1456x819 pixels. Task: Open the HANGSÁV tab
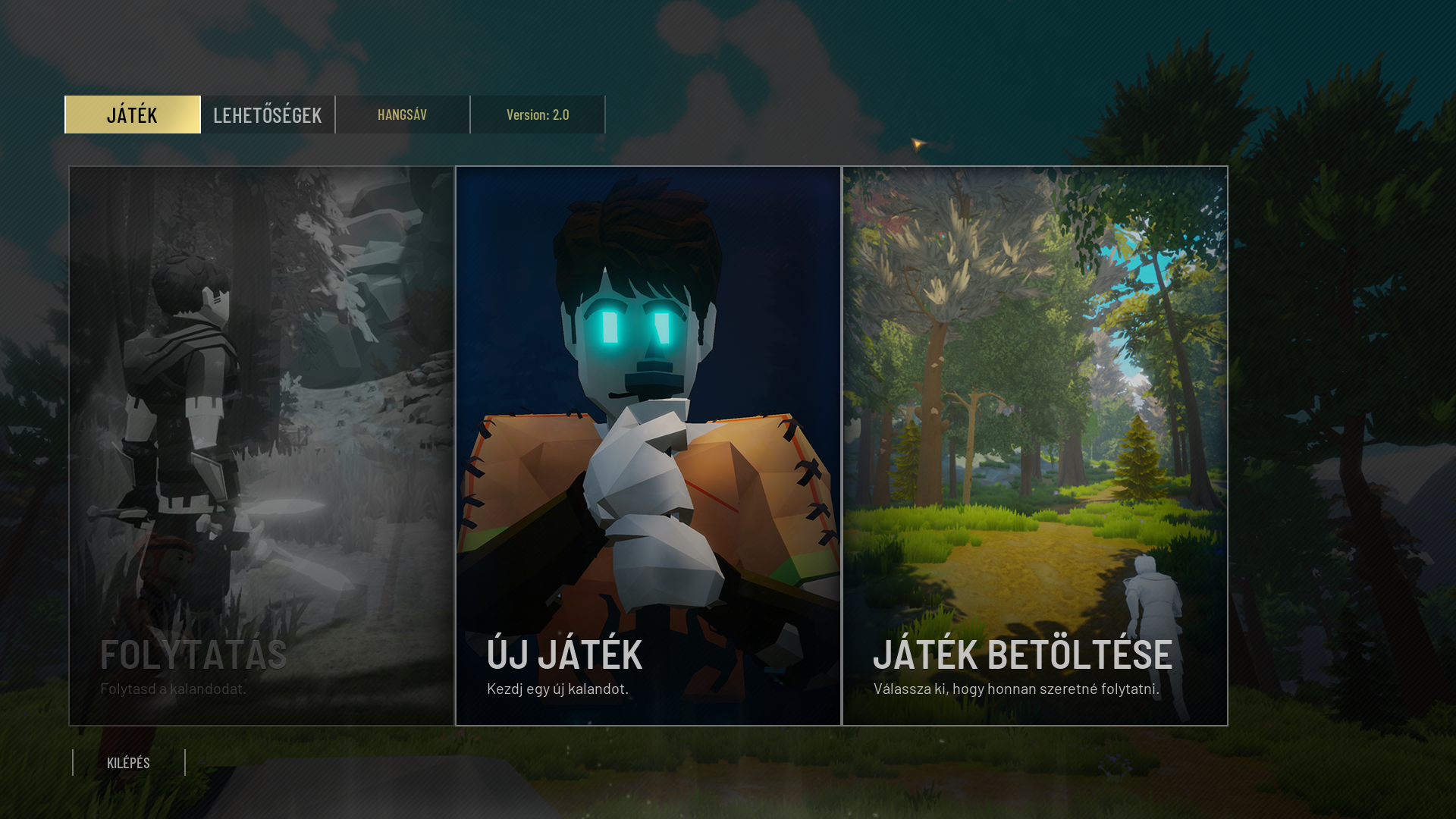coord(403,115)
